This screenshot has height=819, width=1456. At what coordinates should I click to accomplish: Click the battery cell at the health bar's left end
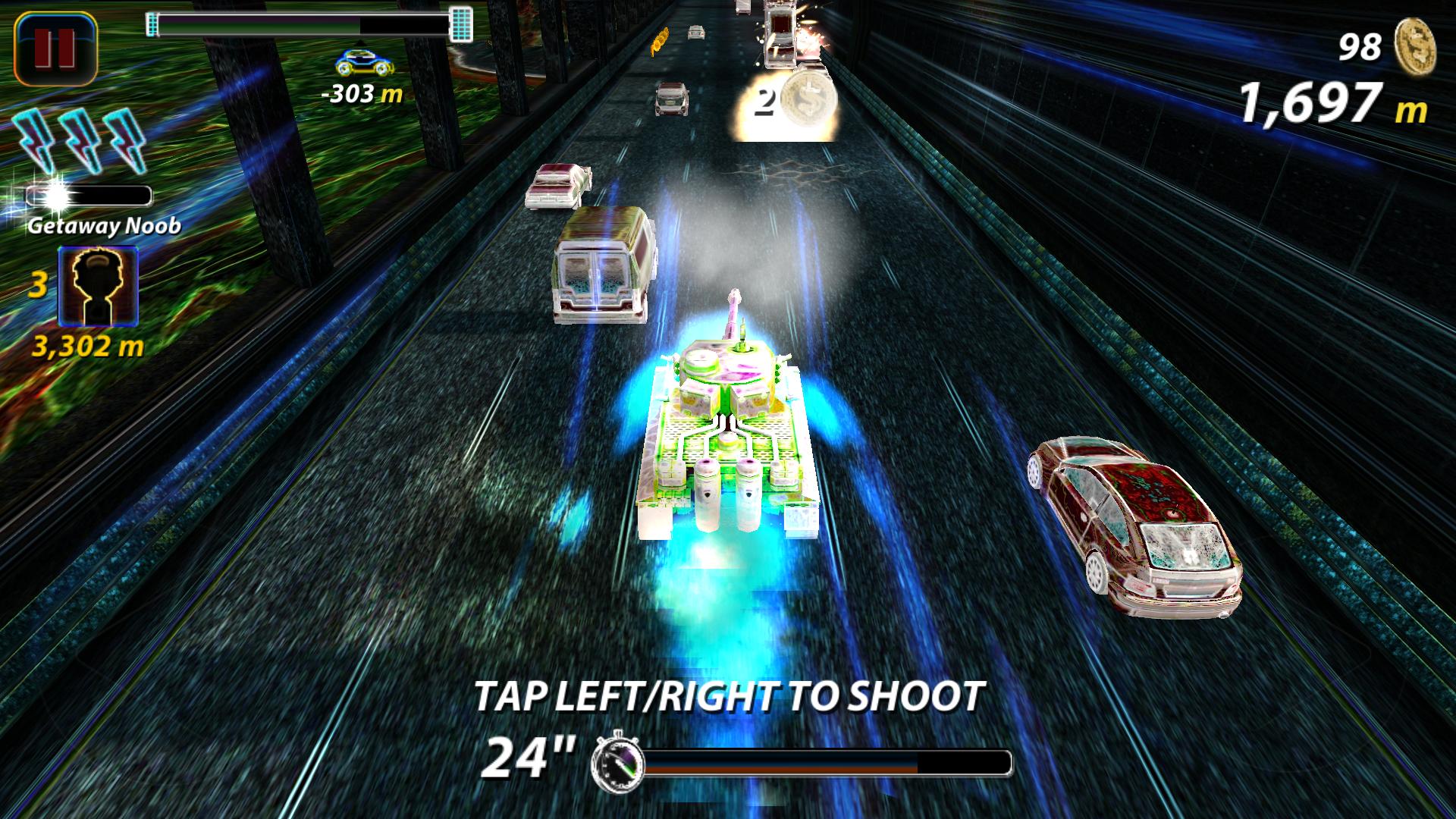[152, 23]
